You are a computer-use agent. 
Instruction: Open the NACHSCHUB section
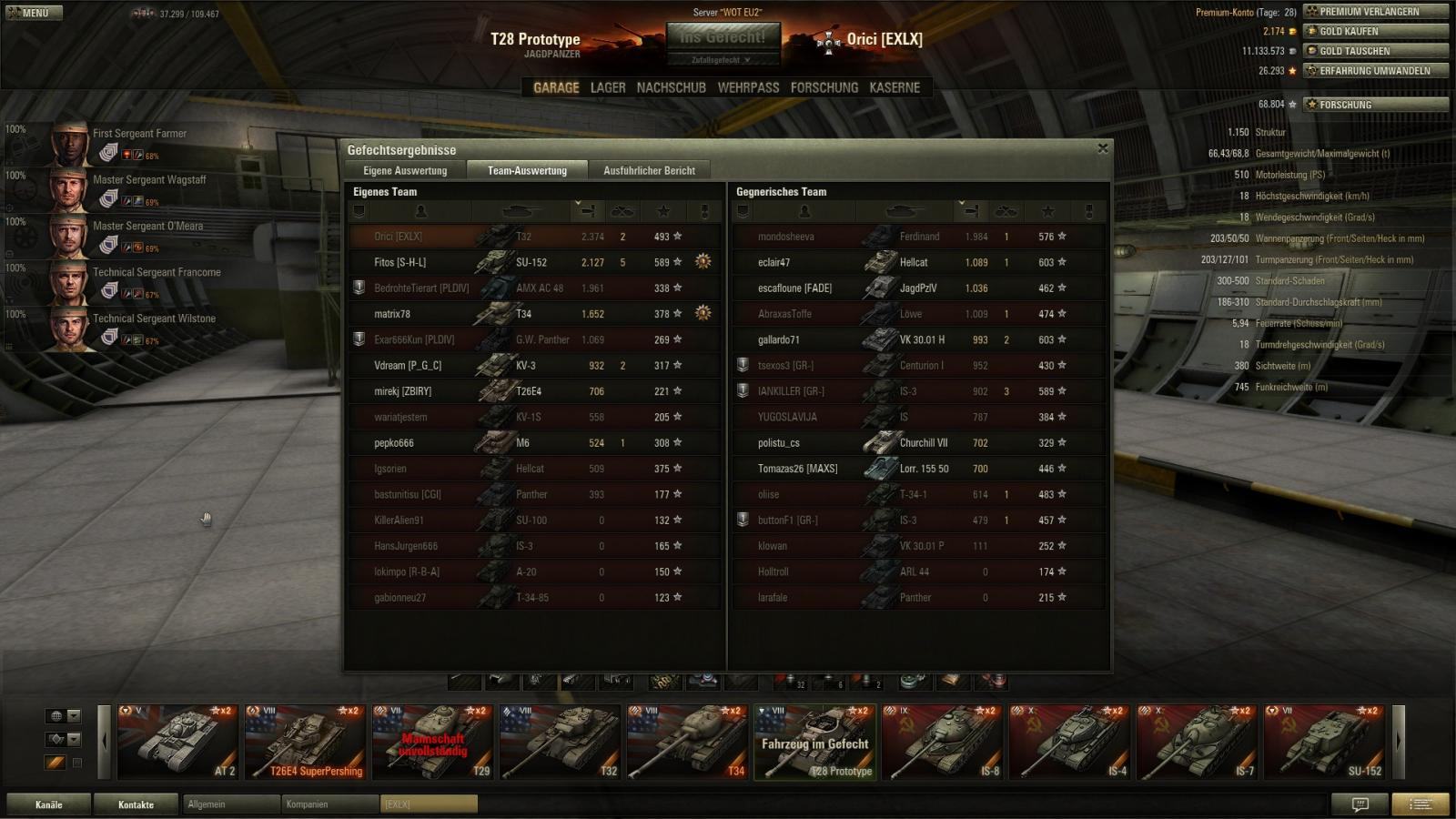coord(671,87)
